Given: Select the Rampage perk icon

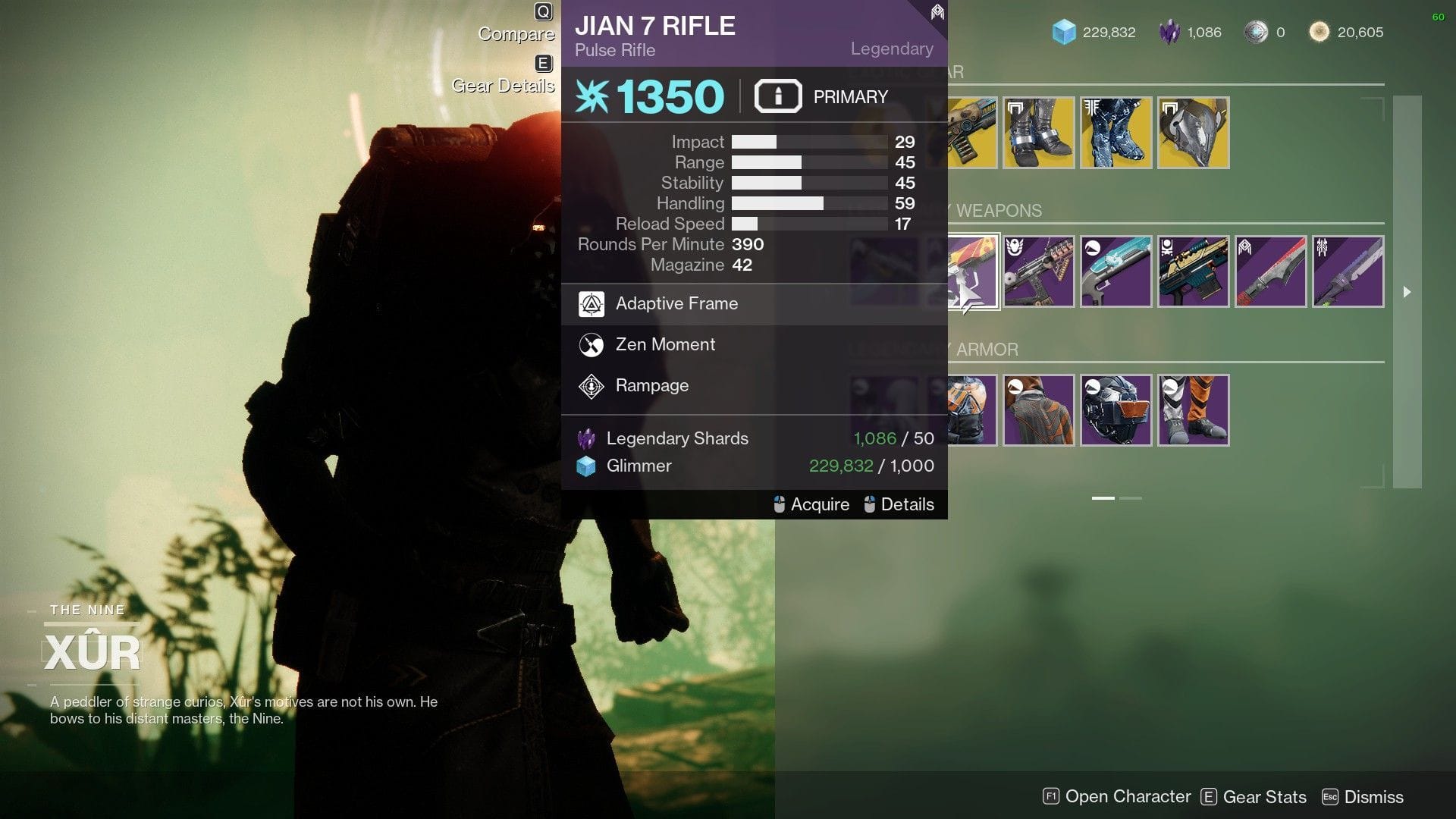Looking at the screenshot, I should [590, 385].
